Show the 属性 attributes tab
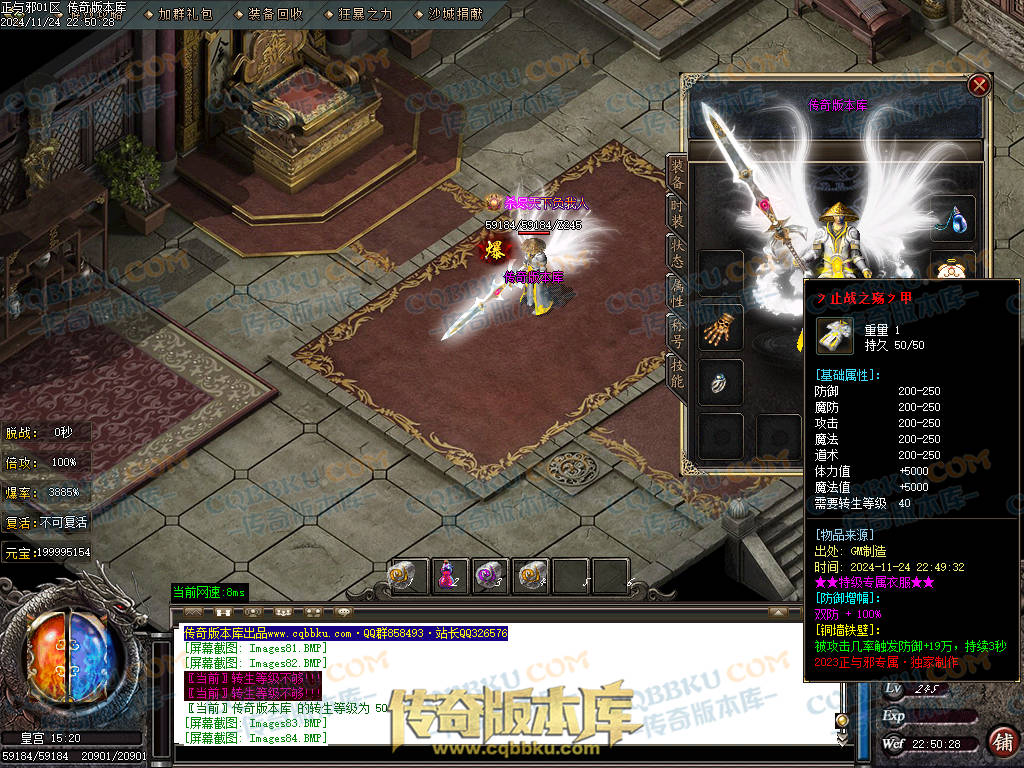Viewport: 1024px width, 768px height. pyautogui.click(x=677, y=292)
